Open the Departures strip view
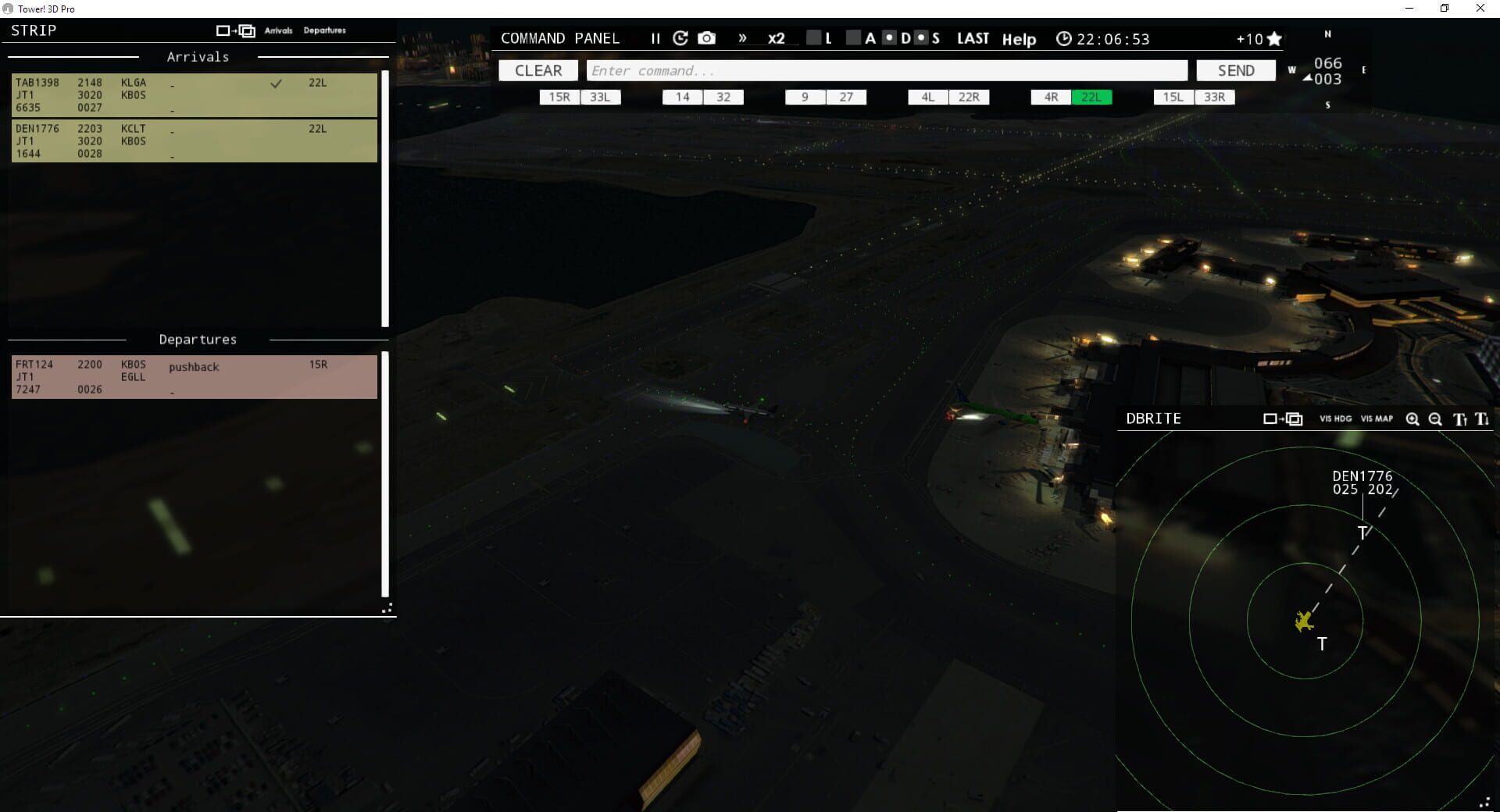The image size is (1500, 812). coord(324,30)
